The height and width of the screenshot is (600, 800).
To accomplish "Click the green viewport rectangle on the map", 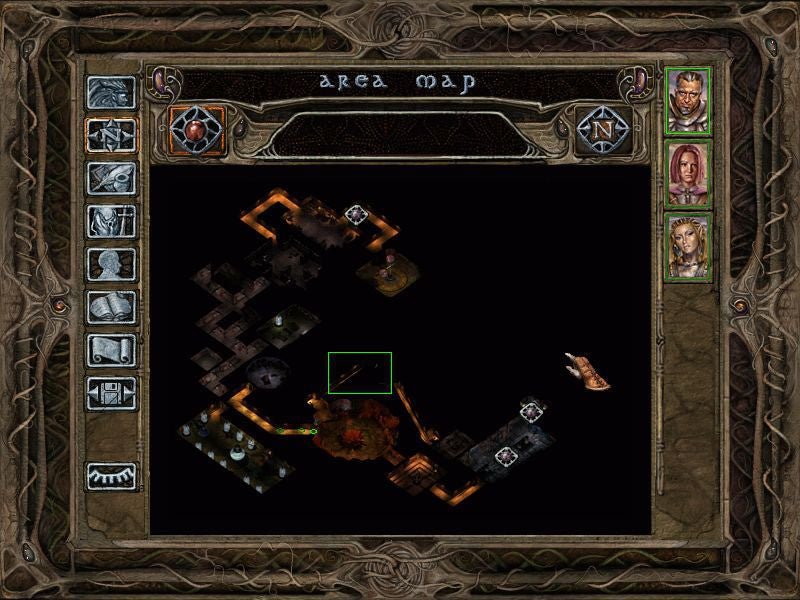I will click(x=360, y=372).
